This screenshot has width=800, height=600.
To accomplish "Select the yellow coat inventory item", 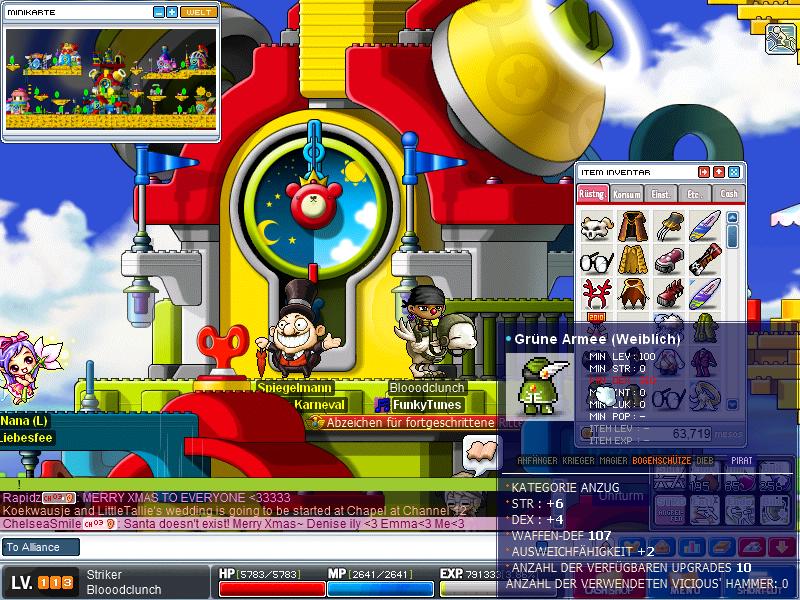I will (632, 260).
